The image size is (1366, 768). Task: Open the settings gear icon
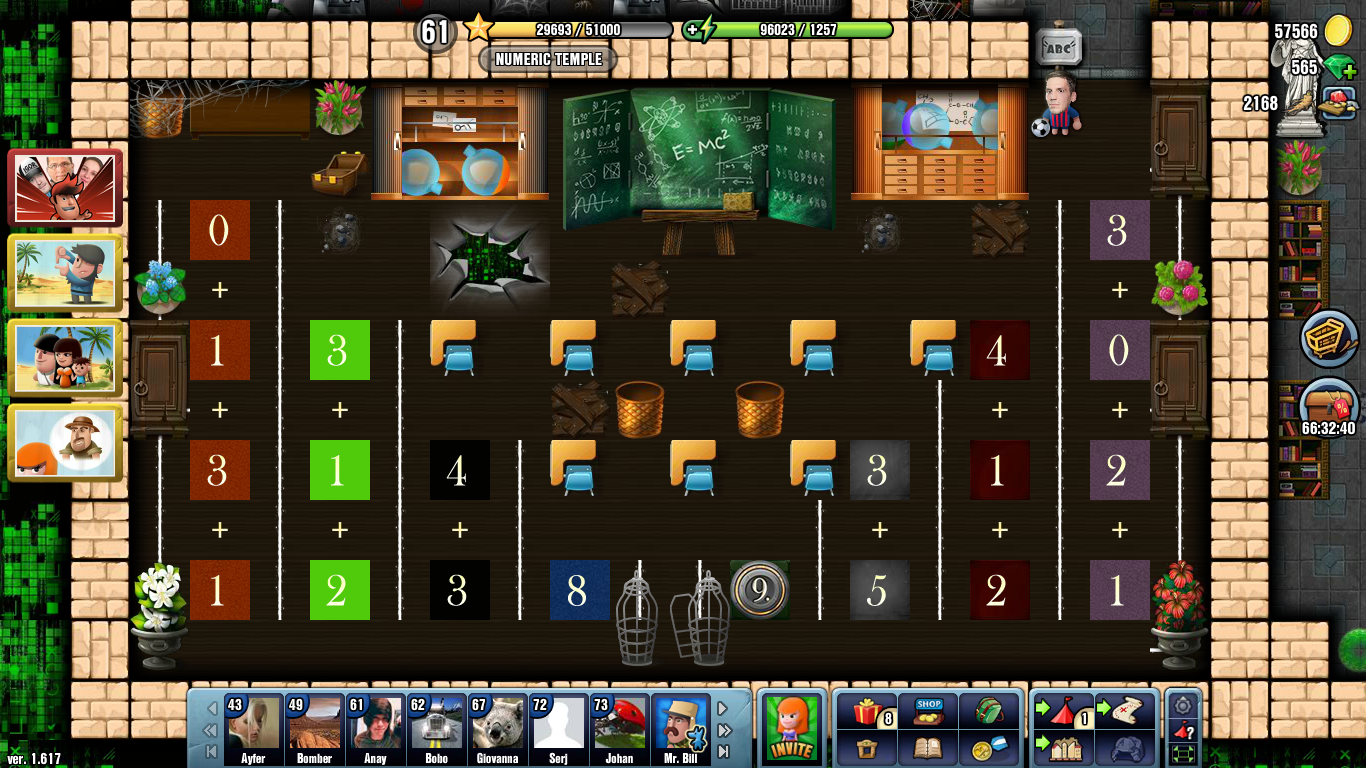(1183, 704)
